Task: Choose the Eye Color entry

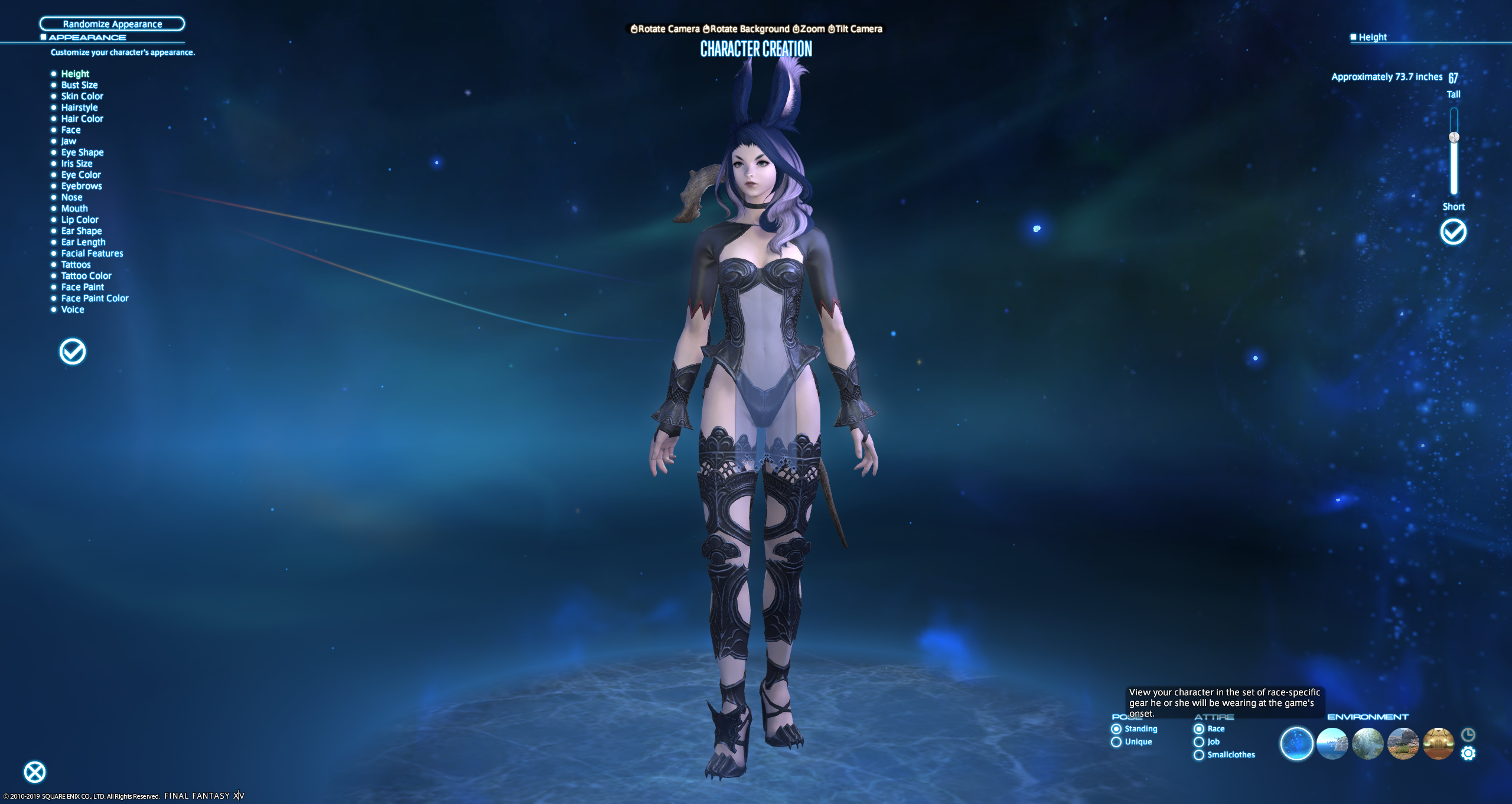Action: (x=81, y=175)
